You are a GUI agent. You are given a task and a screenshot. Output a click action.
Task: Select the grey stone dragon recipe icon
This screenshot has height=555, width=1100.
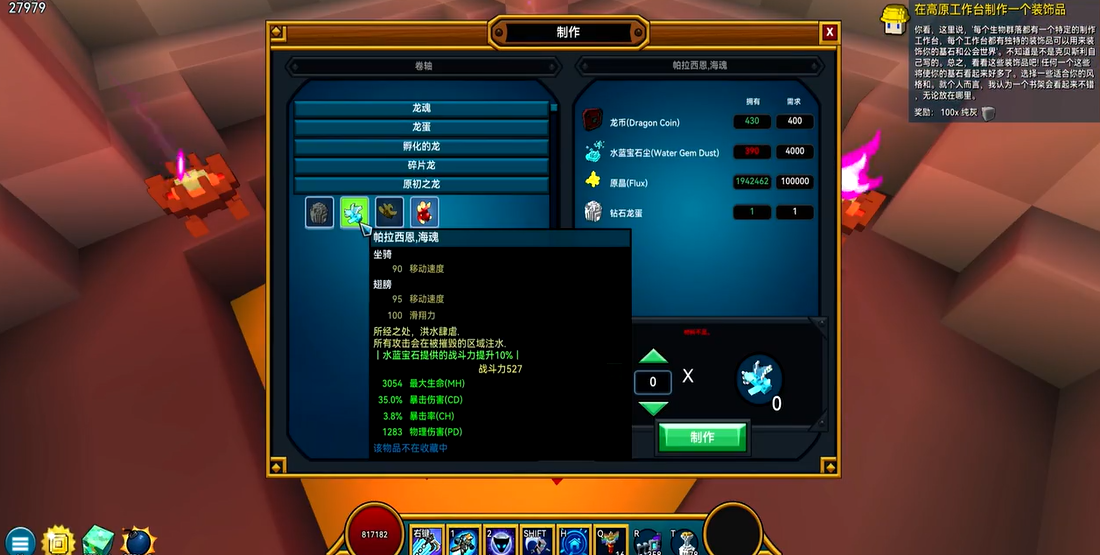pos(320,212)
